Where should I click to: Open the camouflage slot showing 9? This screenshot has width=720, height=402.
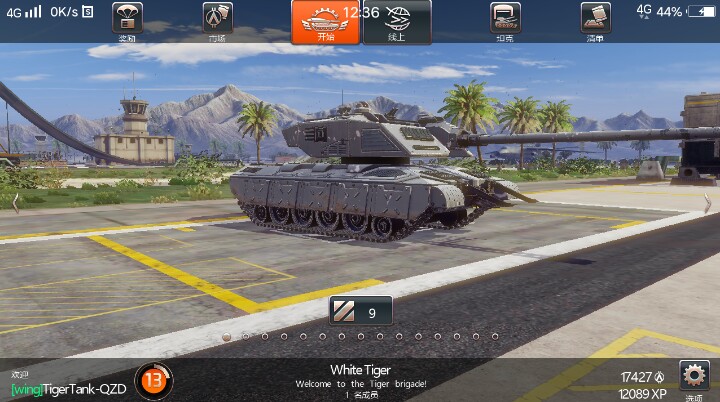pyautogui.click(x=360, y=312)
